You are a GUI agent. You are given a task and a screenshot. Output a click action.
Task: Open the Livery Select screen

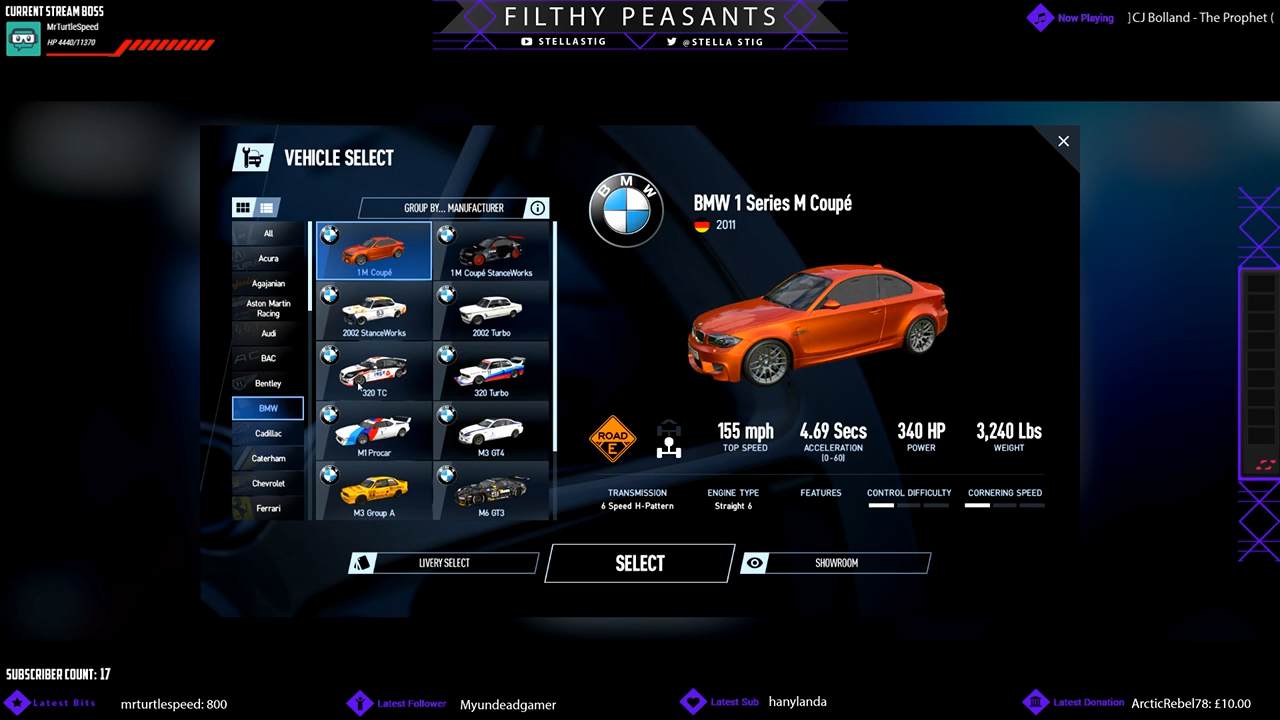tap(443, 563)
